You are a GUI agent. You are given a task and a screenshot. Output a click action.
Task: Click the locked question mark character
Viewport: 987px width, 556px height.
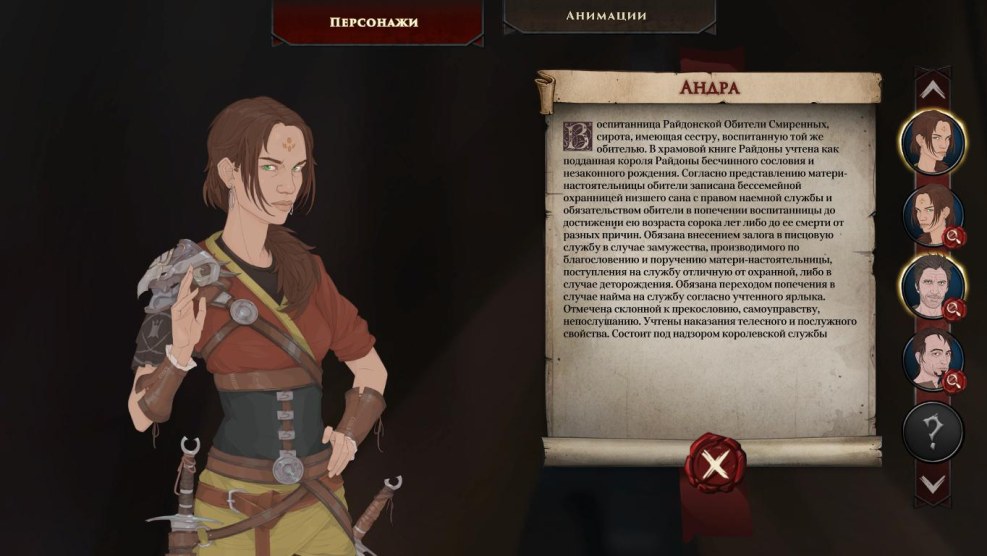pos(932,432)
